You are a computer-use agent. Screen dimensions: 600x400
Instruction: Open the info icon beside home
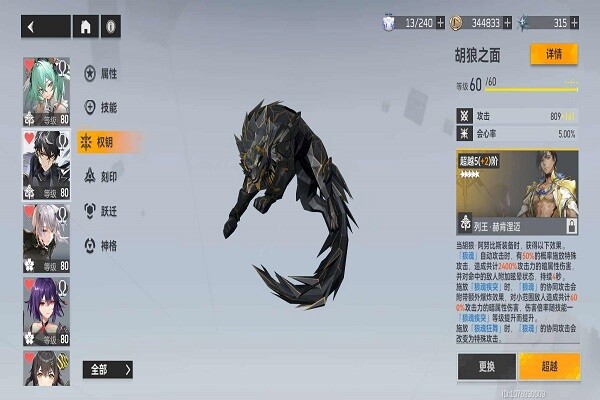[x=110, y=27]
